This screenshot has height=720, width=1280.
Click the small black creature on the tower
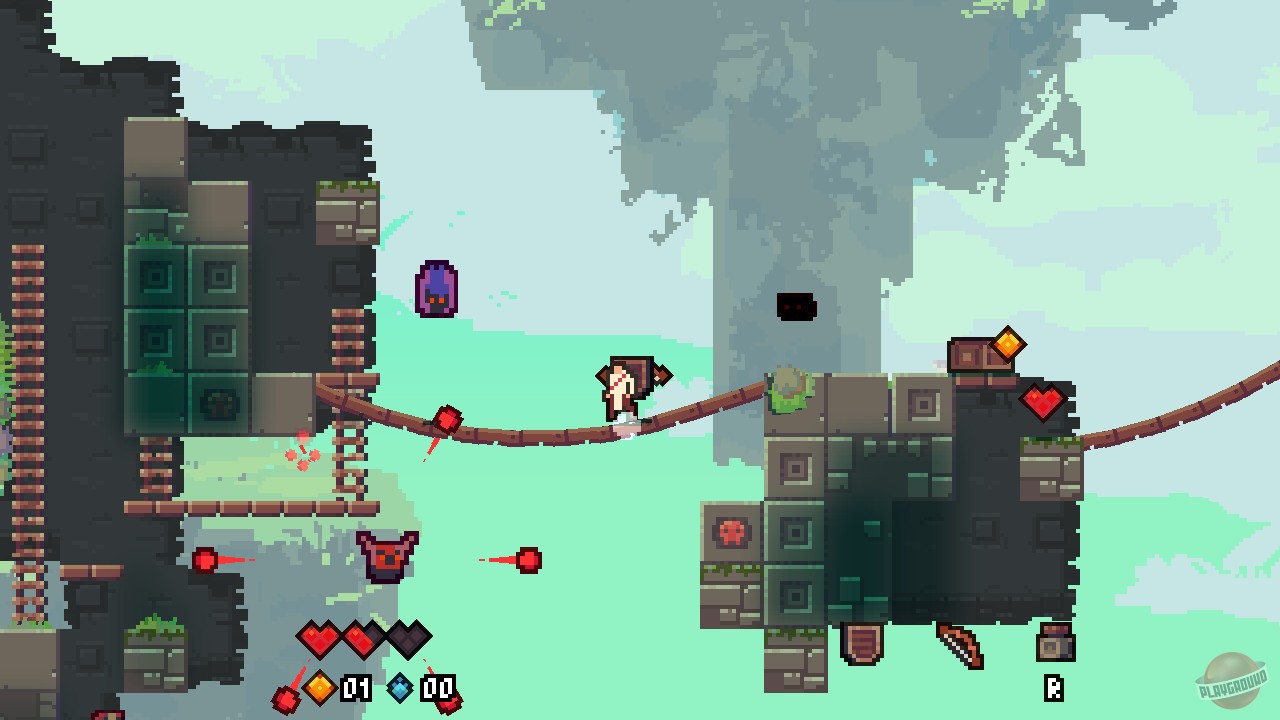click(796, 307)
